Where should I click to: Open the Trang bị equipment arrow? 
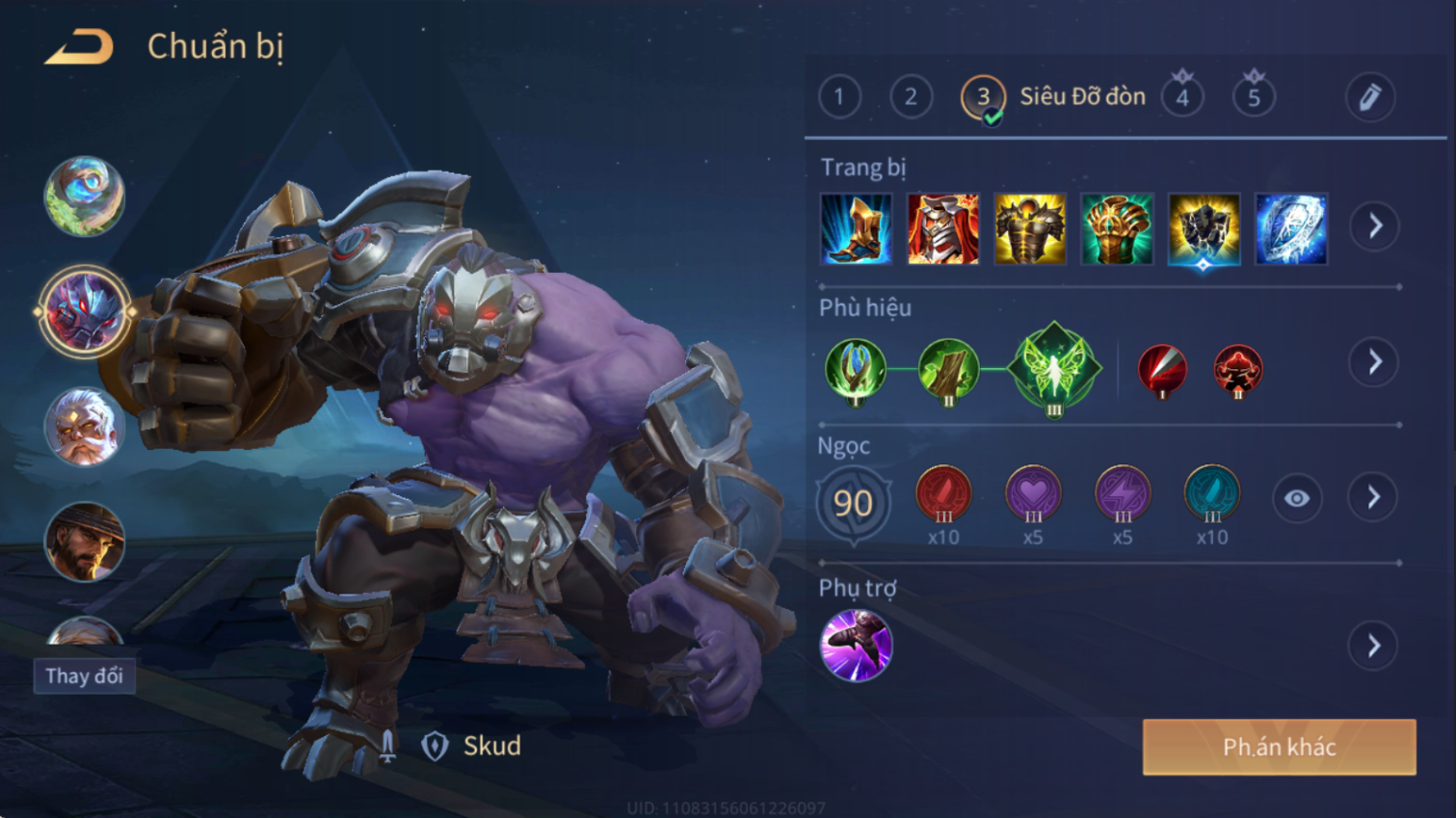point(1375,226)
